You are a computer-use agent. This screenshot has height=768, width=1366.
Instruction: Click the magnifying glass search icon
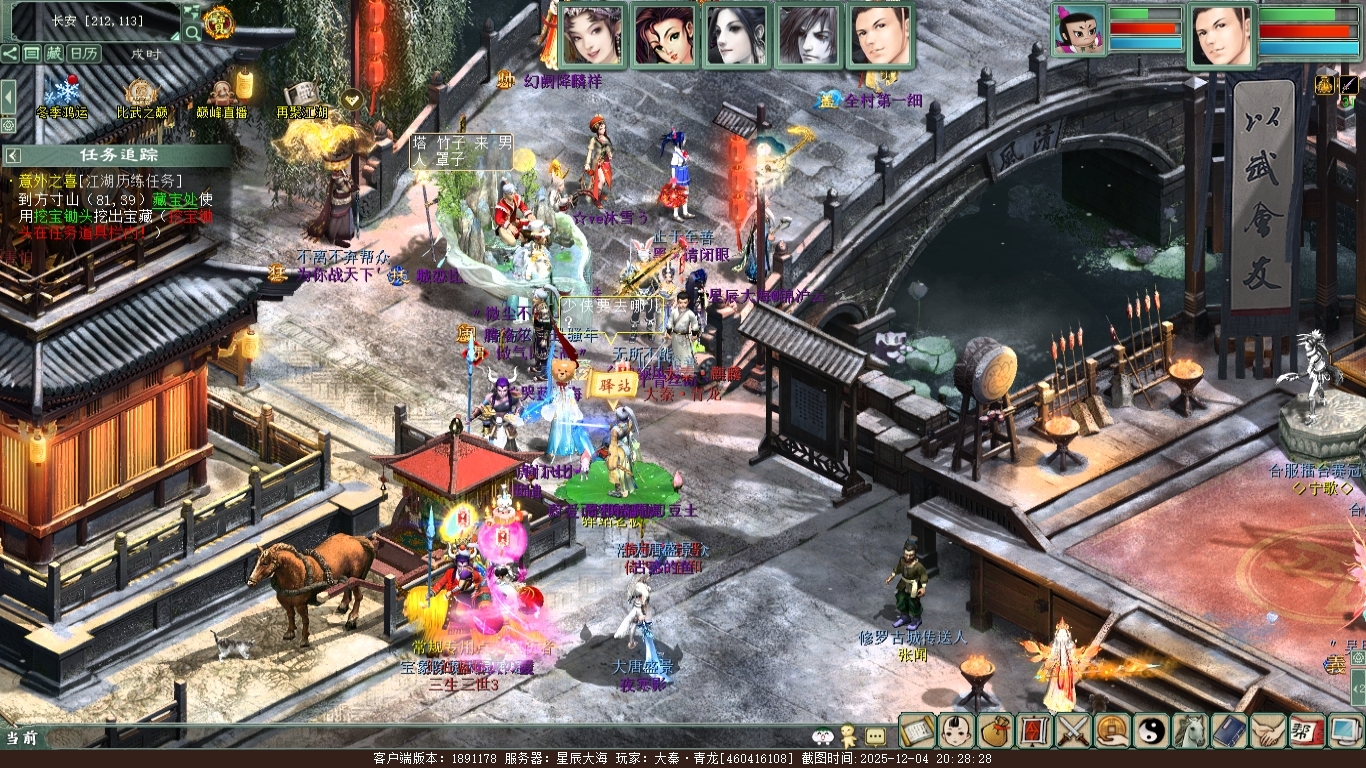pyautogui.click(x=192, y=33)
